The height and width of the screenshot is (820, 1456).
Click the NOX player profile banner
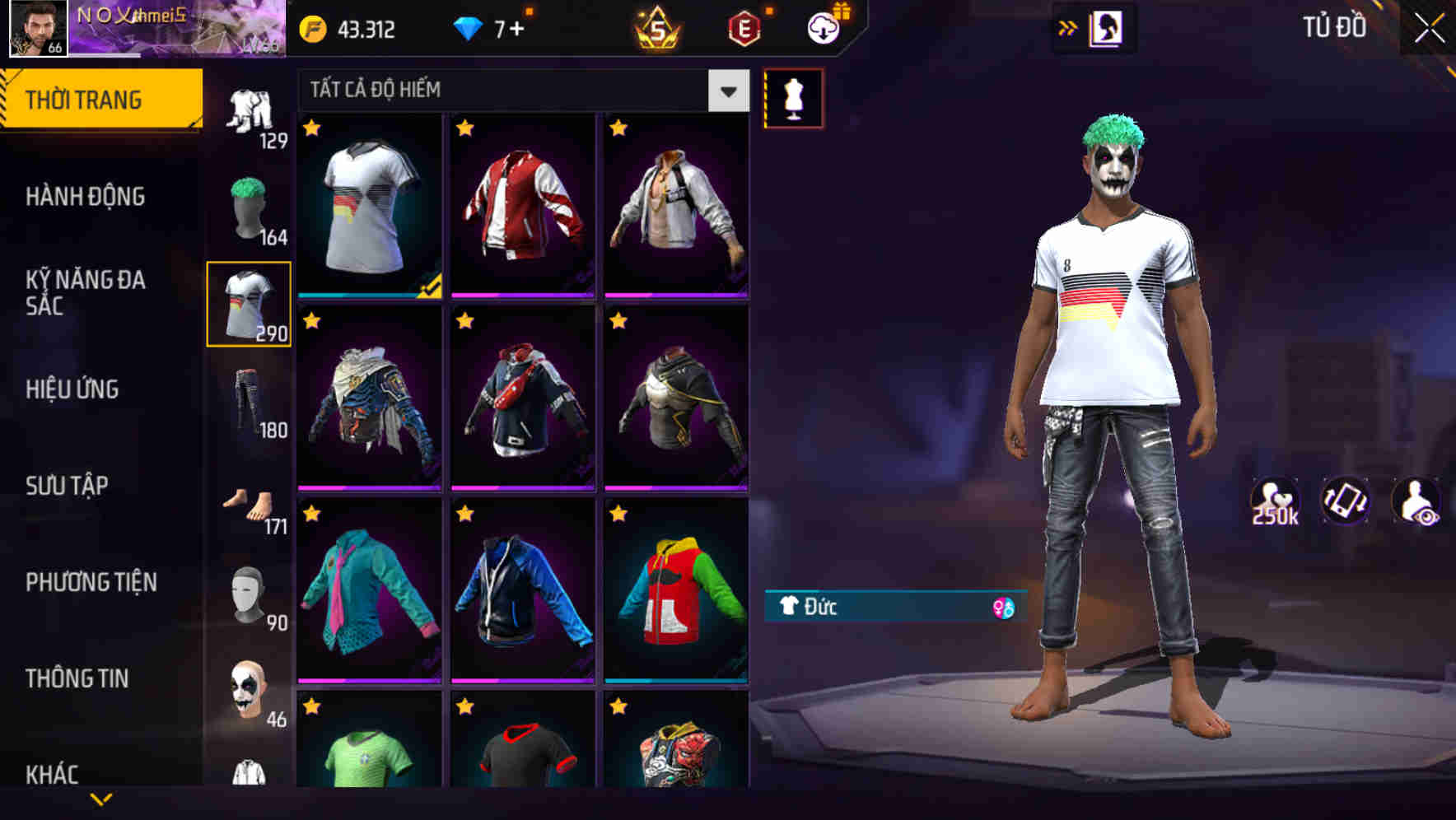click(x=144, y=29)
